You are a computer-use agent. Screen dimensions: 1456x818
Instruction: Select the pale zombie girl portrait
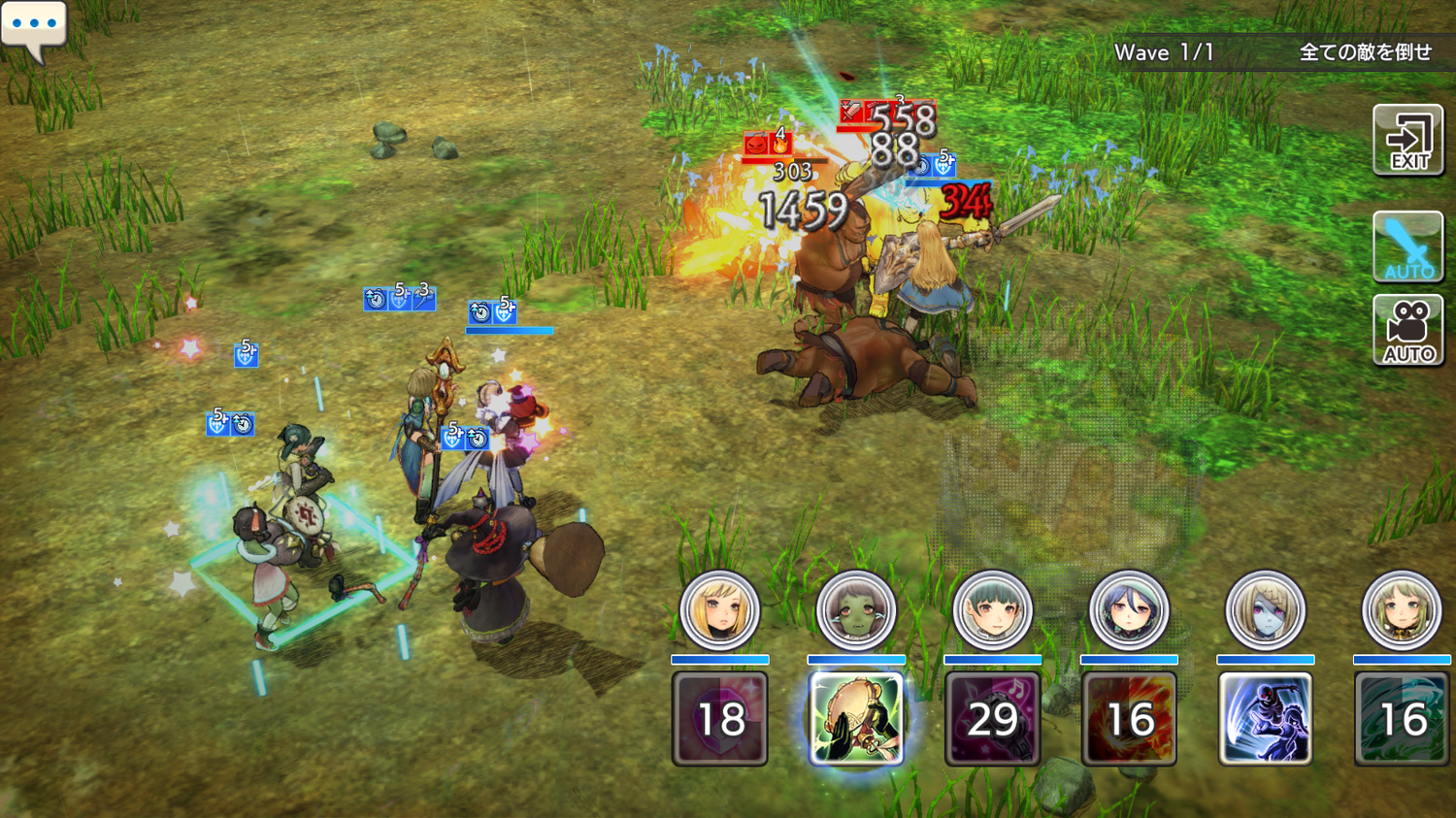pos(1265,611)
